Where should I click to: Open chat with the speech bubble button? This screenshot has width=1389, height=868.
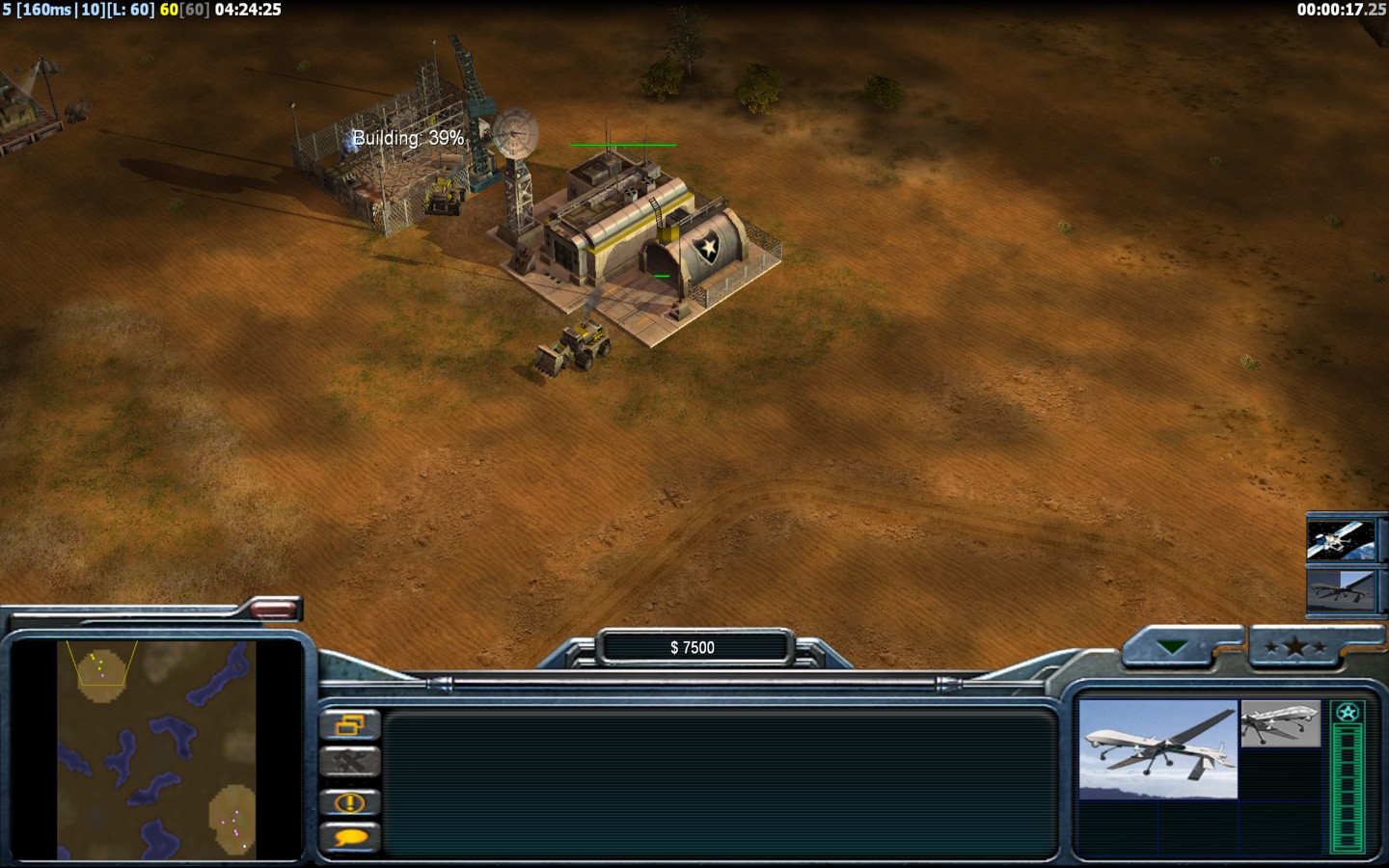[349, 837]
